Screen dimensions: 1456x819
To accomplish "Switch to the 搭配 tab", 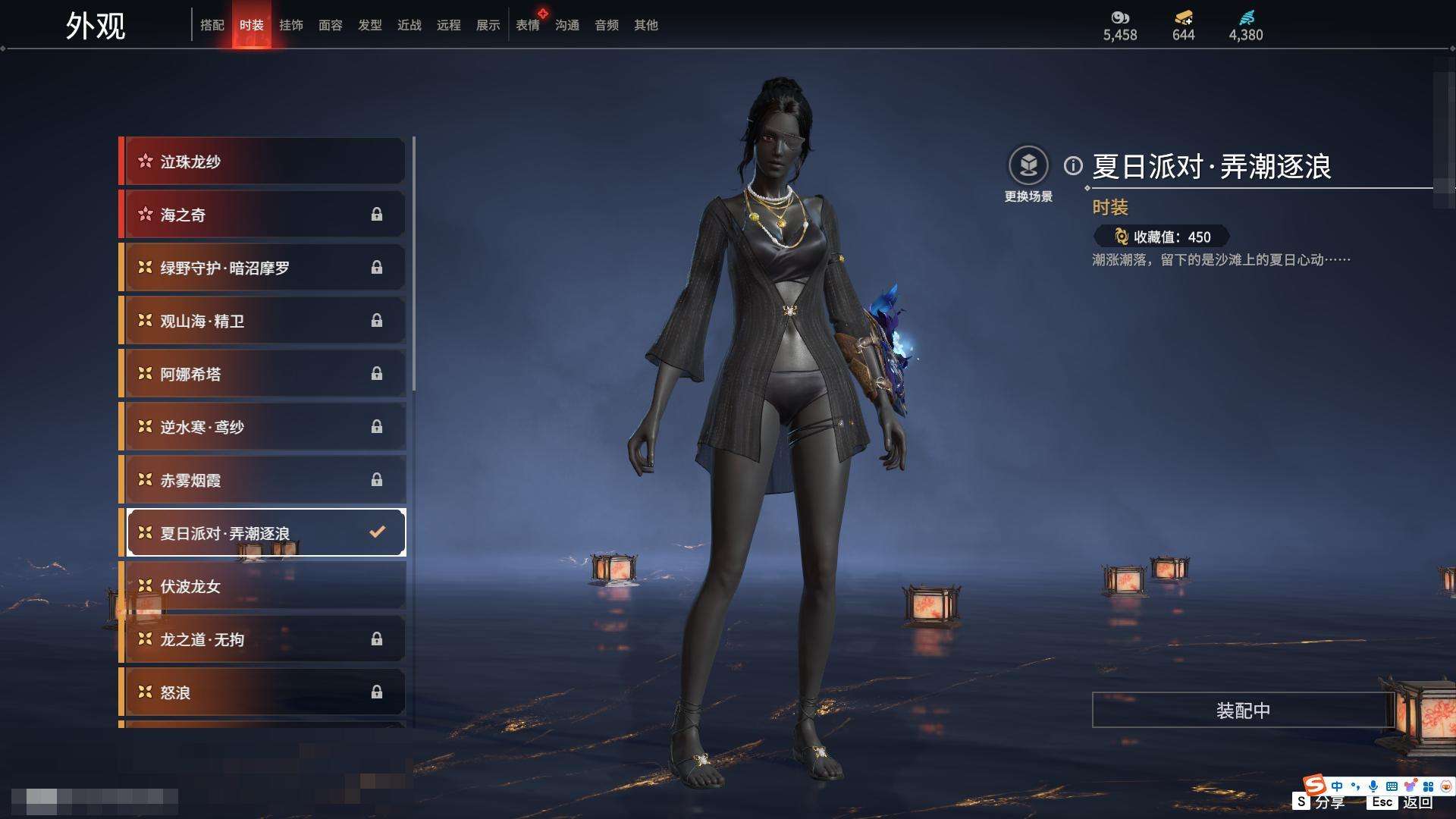I will tap(212, 25).
